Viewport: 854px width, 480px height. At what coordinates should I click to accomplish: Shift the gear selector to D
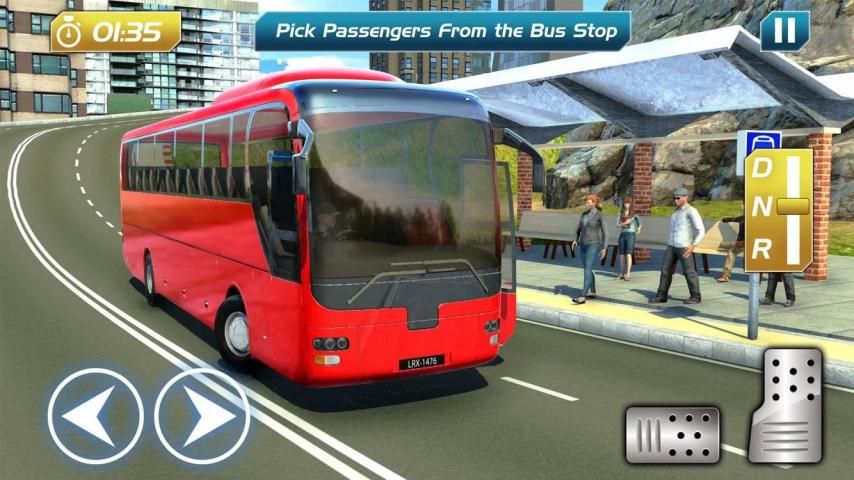pos(762,169)
